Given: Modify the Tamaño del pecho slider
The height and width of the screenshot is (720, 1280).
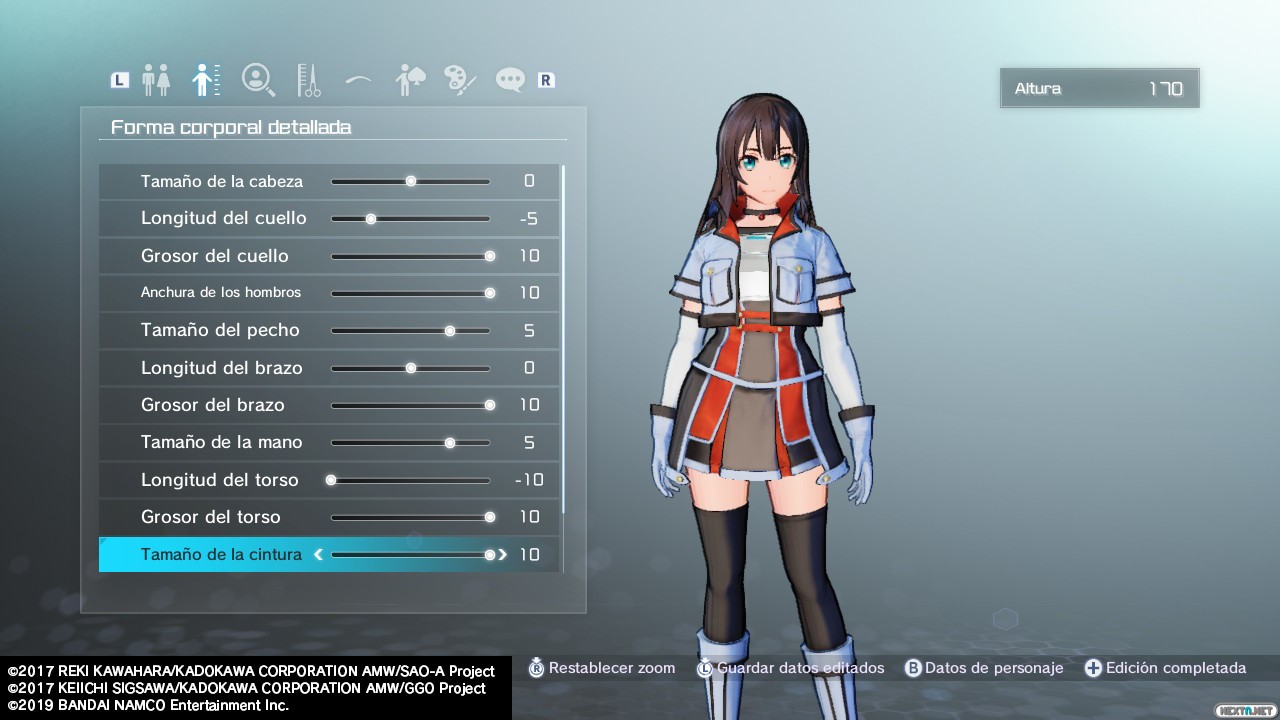Looking at the screenshot, I should click(x=450, y=330).
